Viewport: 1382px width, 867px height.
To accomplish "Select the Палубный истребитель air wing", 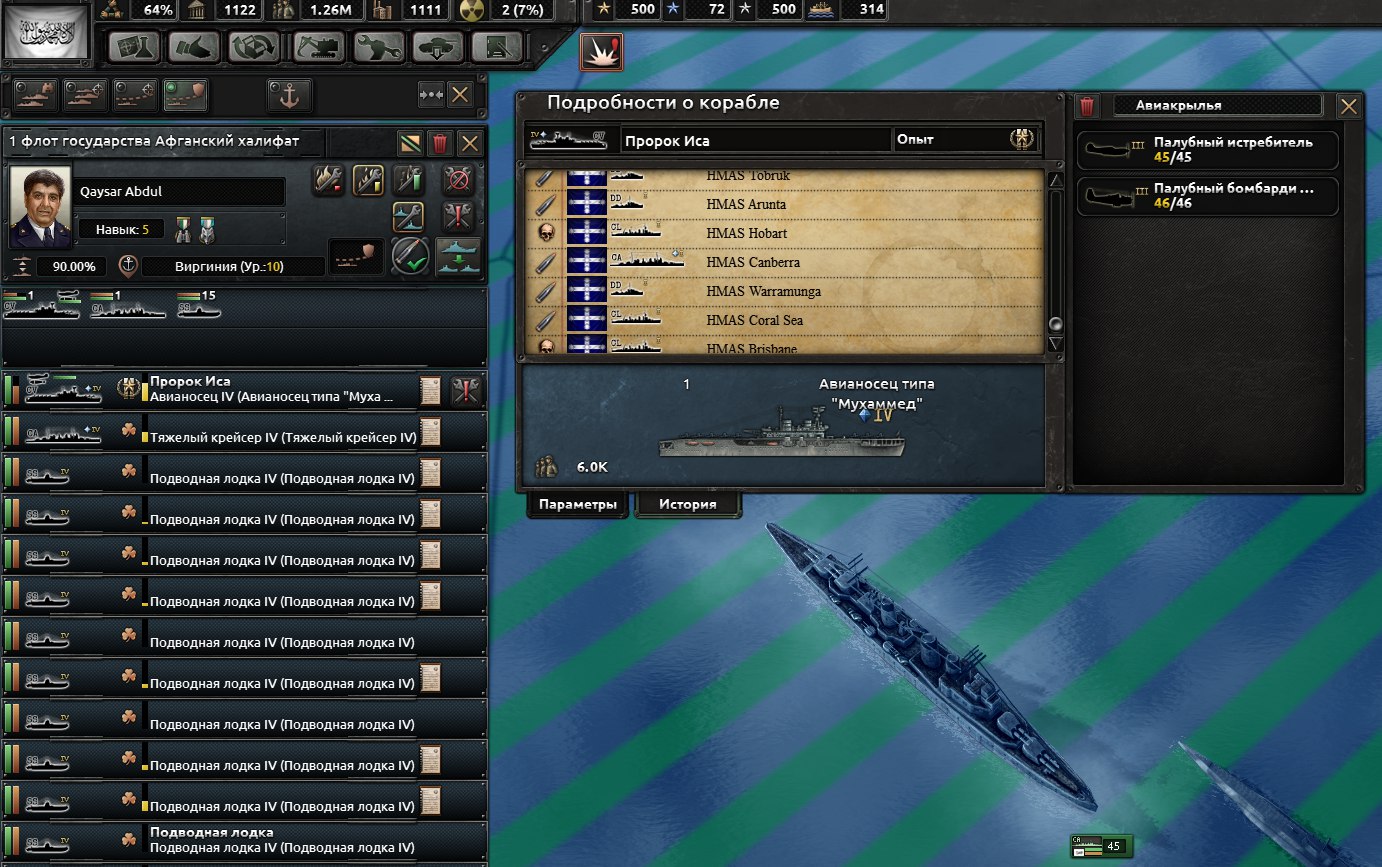I will (x=1207, y=149).
